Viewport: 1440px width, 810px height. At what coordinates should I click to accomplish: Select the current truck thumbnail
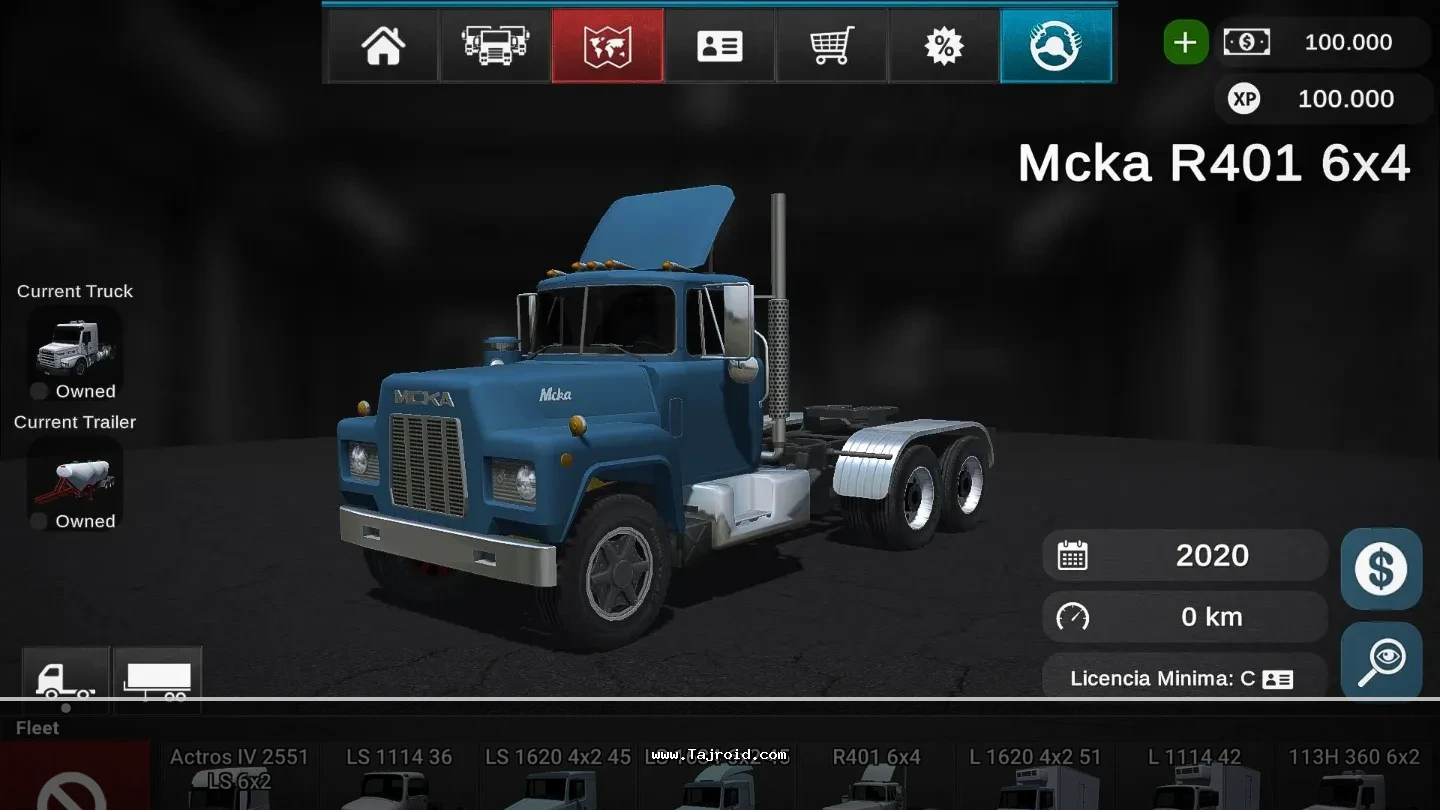coord(75,345)
